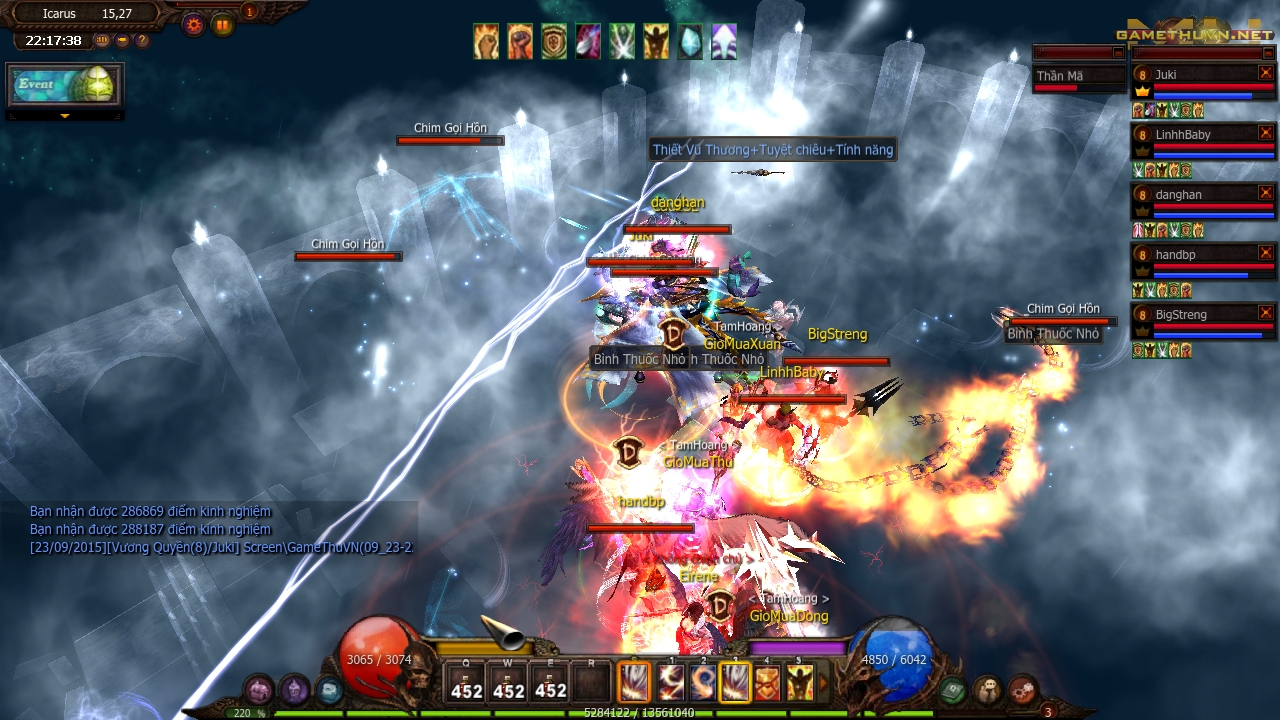The height and width of the screenshot is (720, 1280).
Task: Activate the orange shield crest skill
Action: pos(767,683)
